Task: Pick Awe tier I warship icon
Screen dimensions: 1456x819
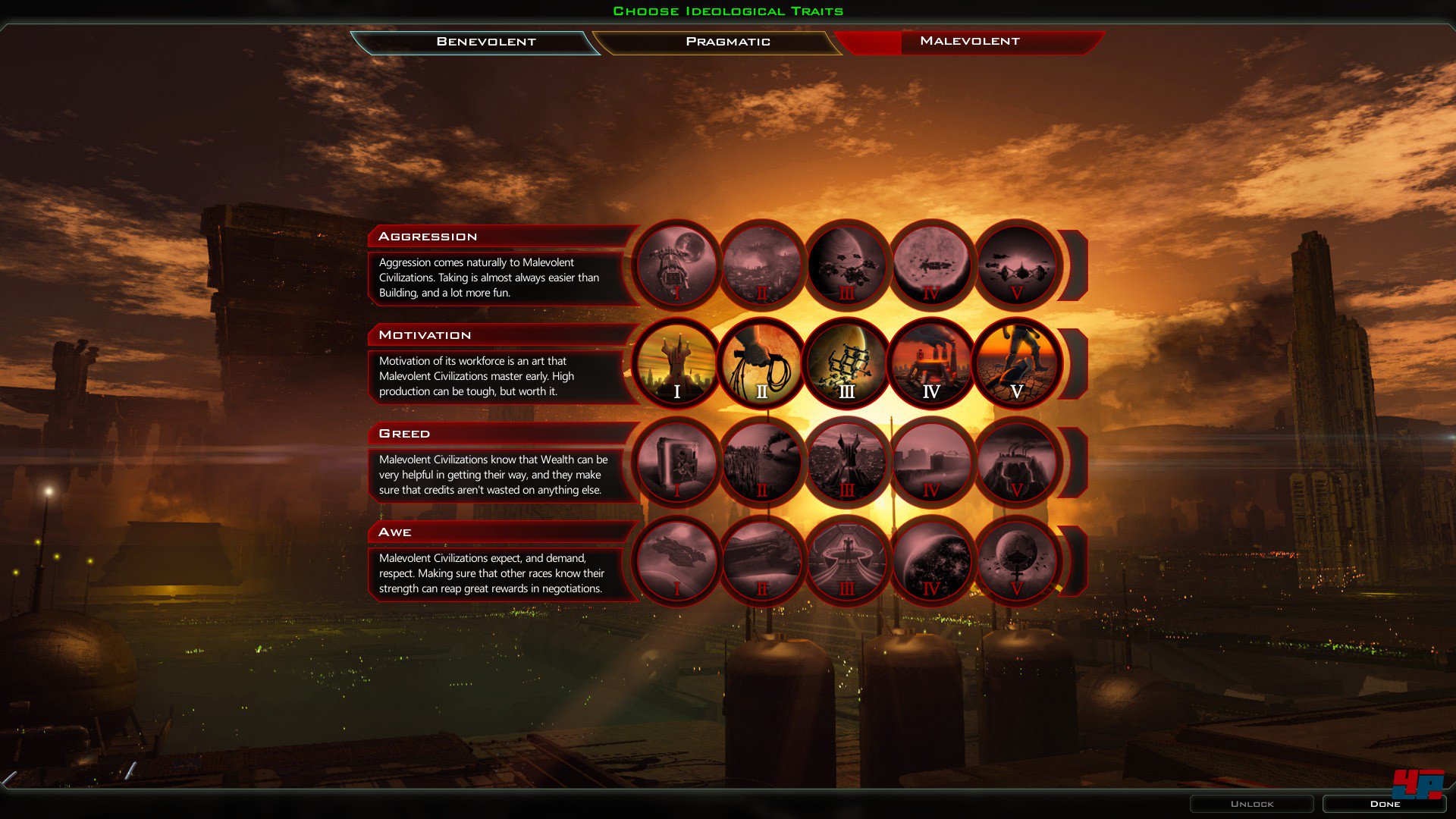Action: [677, 560]
